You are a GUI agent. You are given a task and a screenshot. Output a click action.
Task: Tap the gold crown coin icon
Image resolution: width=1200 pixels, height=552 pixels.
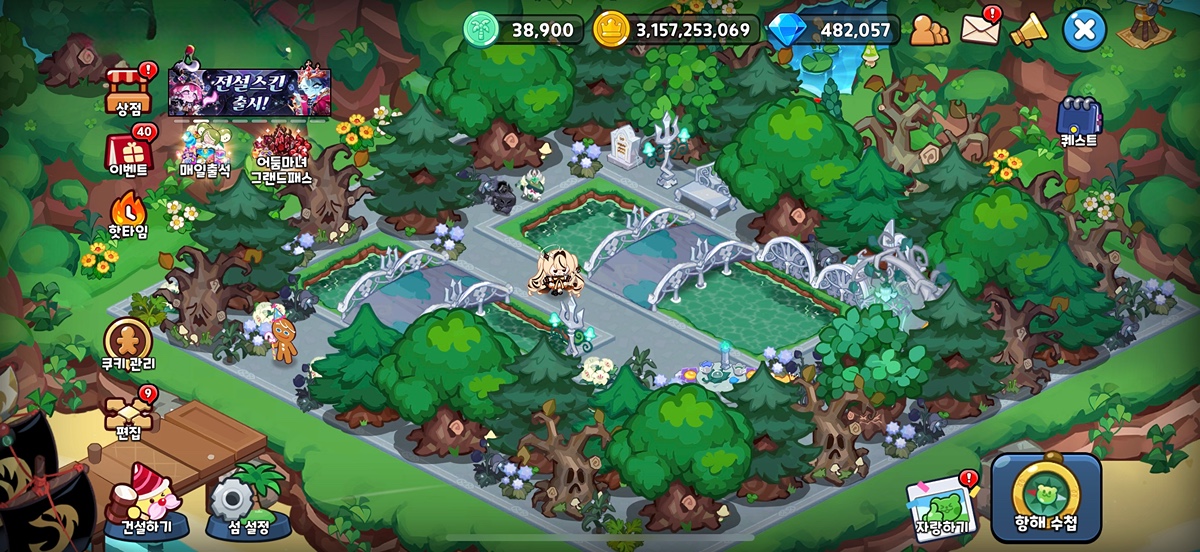point(610,30)
